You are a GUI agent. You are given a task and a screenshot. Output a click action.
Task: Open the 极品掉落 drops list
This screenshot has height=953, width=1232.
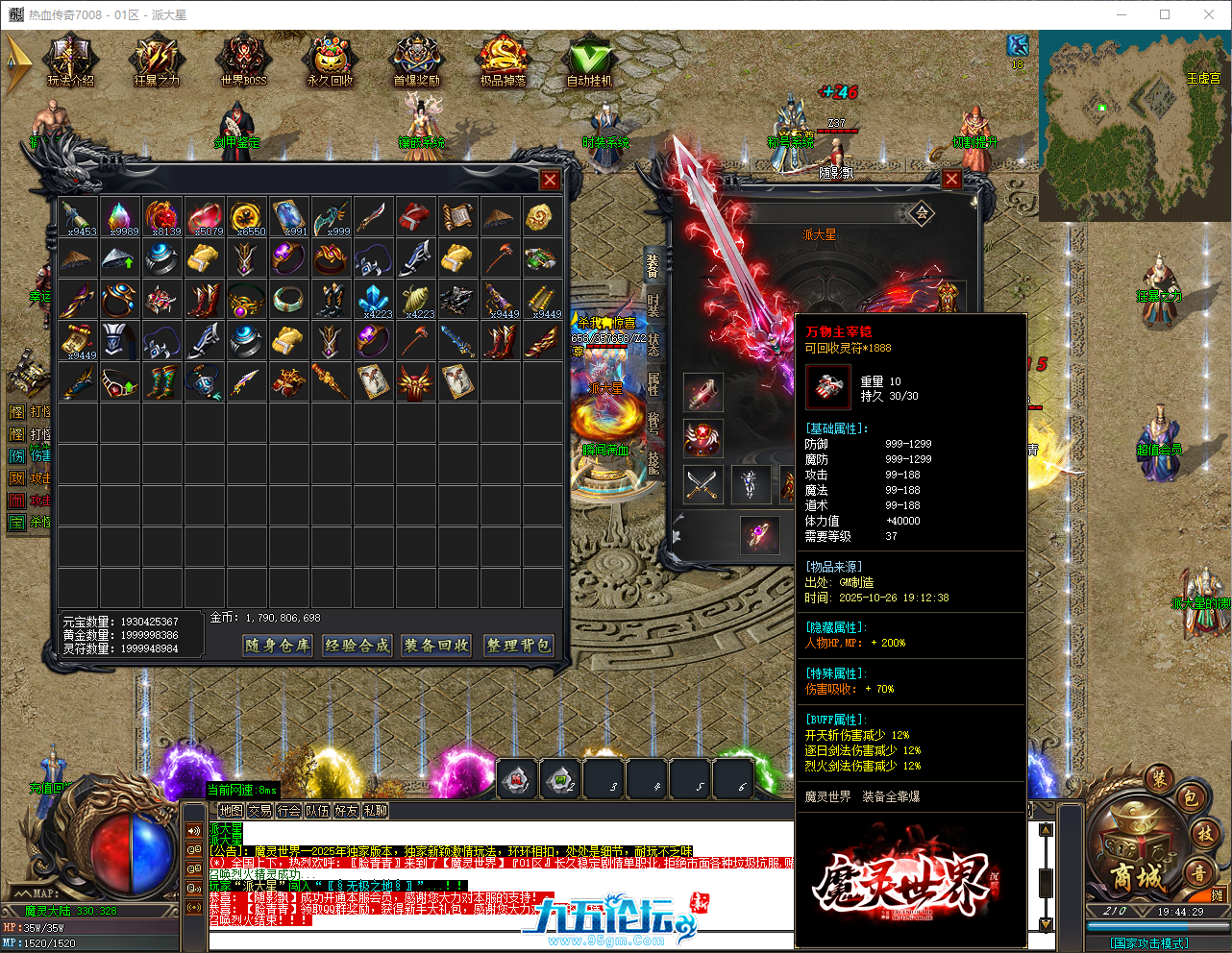pyautogui.click(x=503, y=58)
